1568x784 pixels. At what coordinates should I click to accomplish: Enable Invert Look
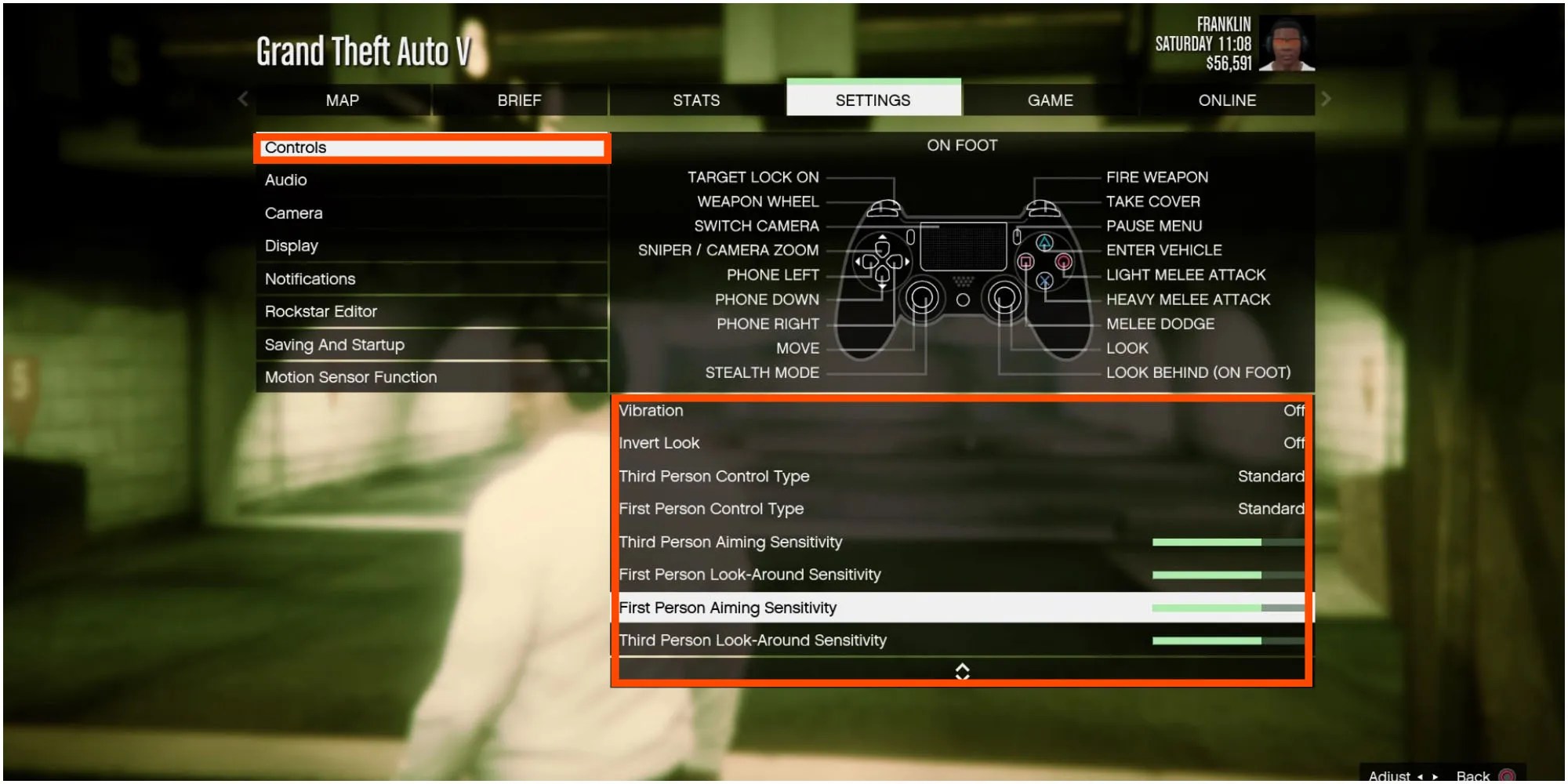pyautogui.click(x=960, y=443)
